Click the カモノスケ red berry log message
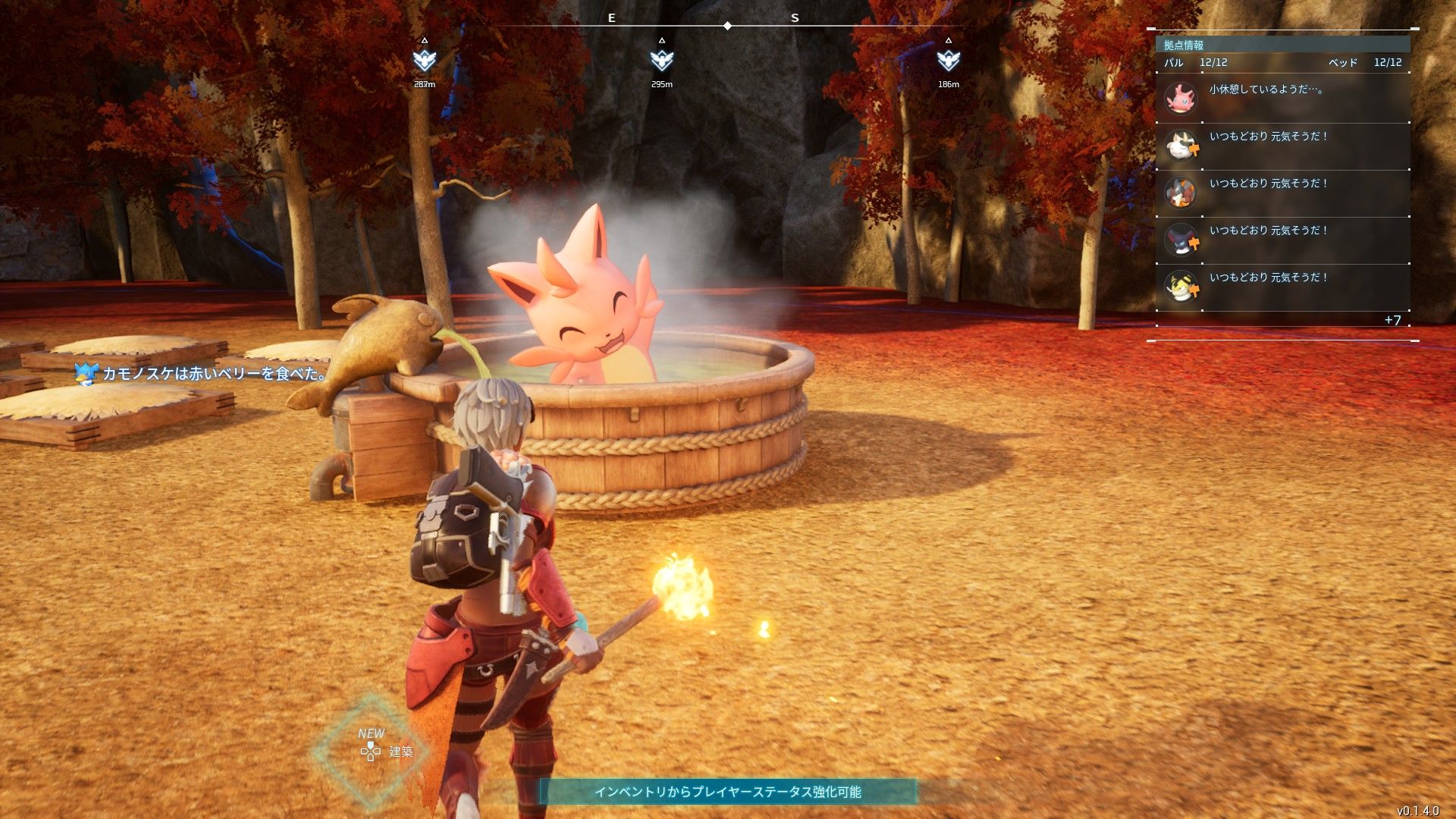The height and width of the screenshot is (819, 1456). [x=205, y=373]
